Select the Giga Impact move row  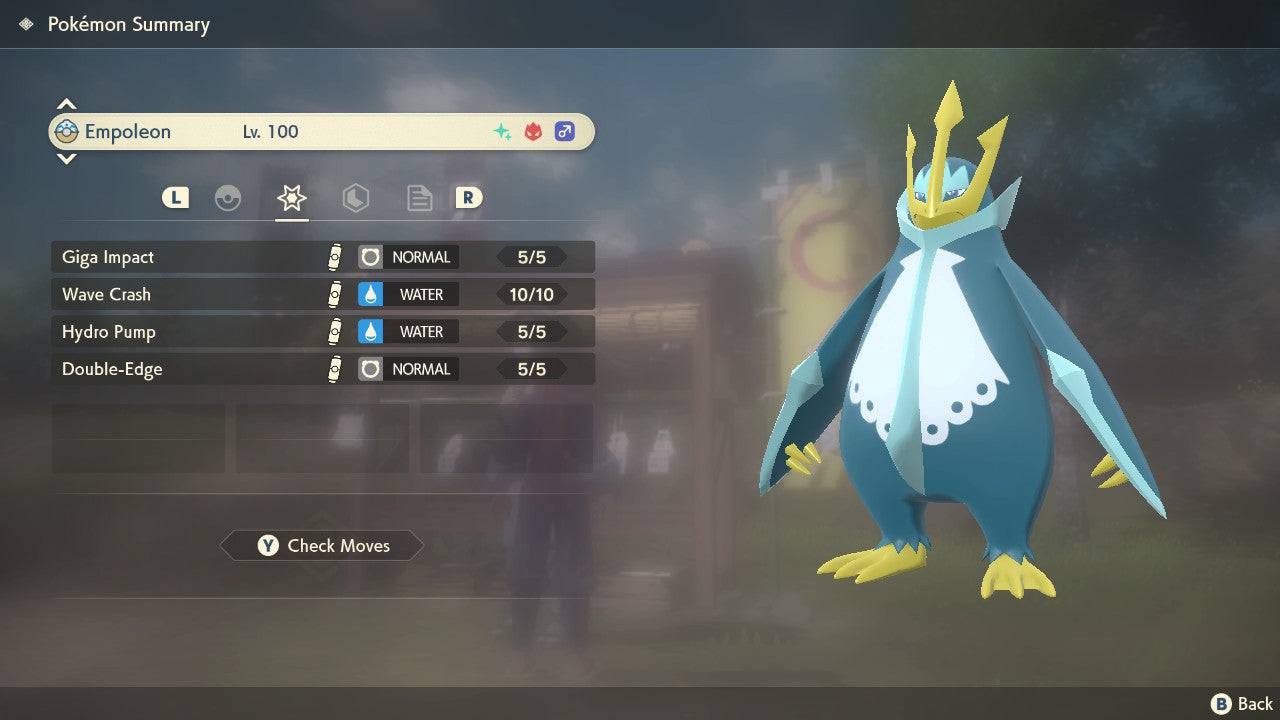[322, 257]
